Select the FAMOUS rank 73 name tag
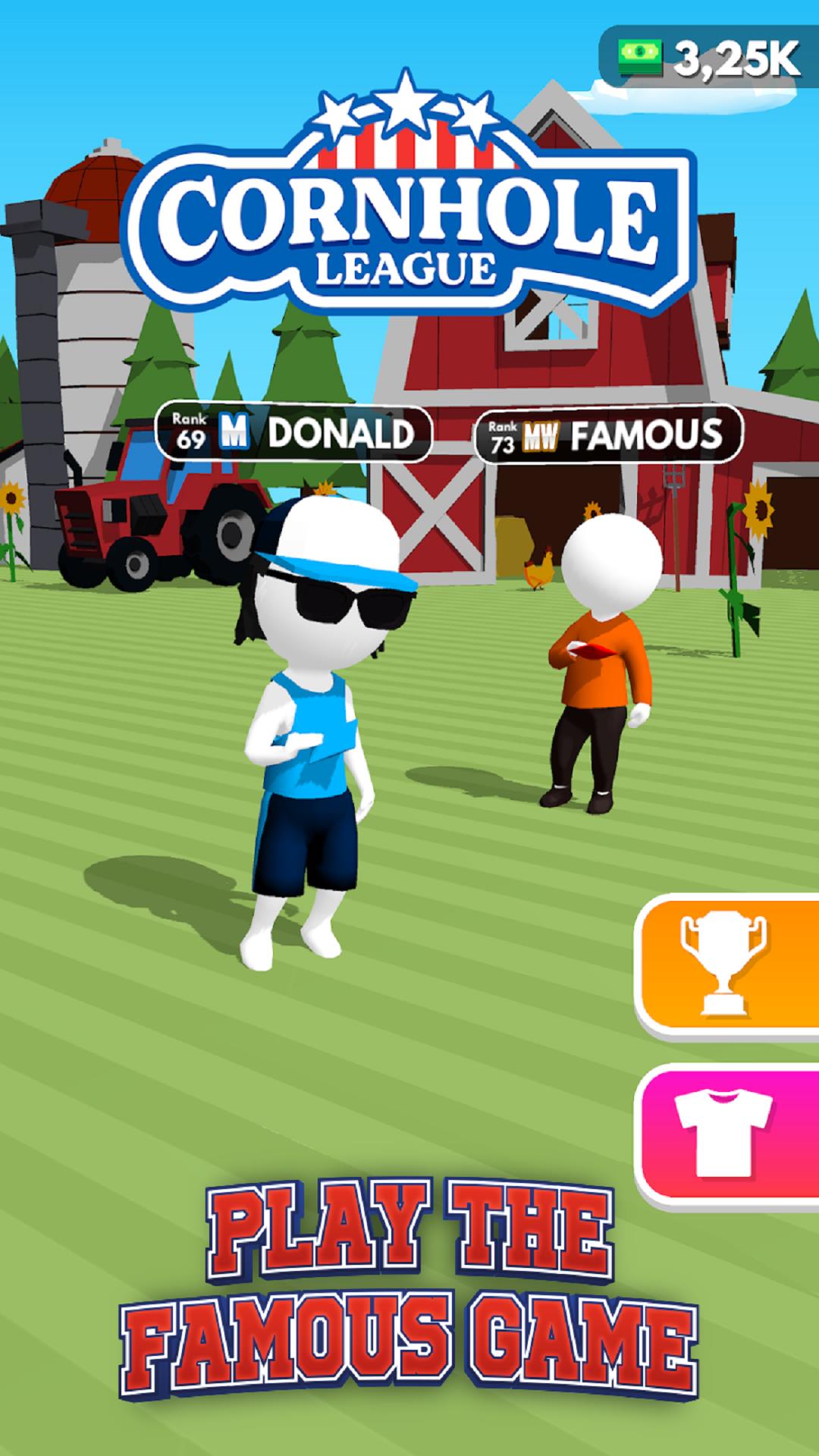The image size is (819, 1456). pos(608,435)
